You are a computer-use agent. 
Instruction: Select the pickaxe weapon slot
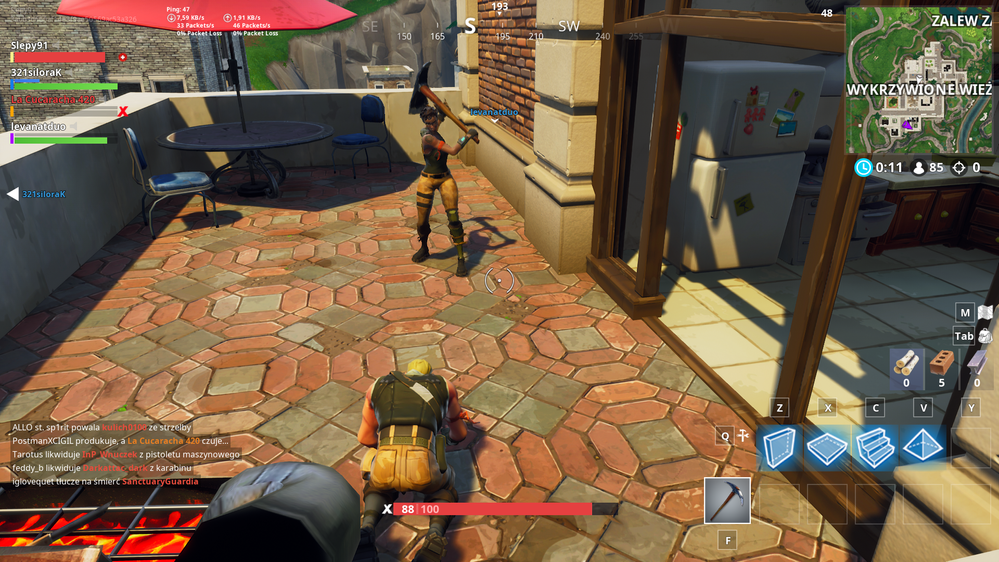[727, 500]
